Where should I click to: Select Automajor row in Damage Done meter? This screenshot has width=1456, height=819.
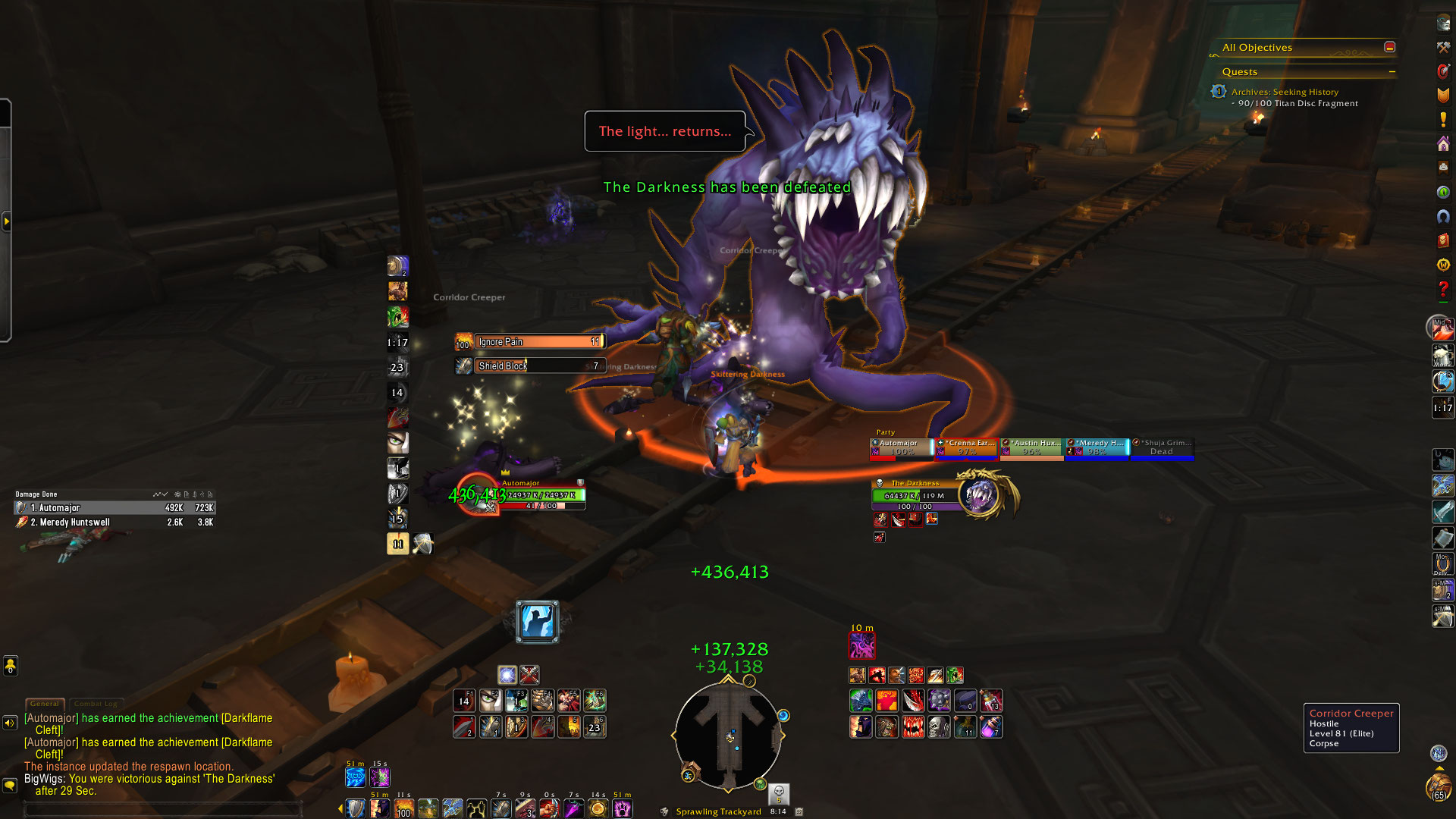coord(114,508)
